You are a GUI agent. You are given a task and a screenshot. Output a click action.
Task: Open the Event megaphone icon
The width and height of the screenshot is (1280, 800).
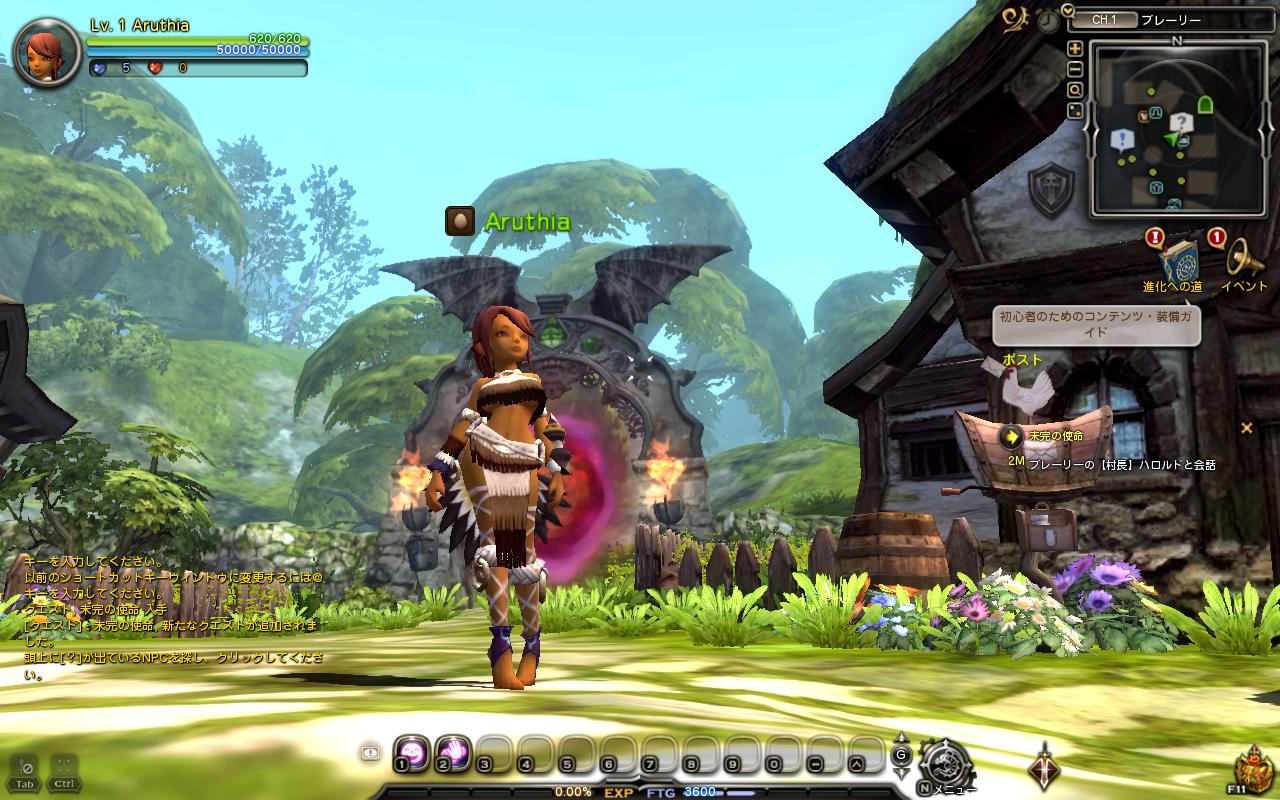click(x=1243, y=260)
